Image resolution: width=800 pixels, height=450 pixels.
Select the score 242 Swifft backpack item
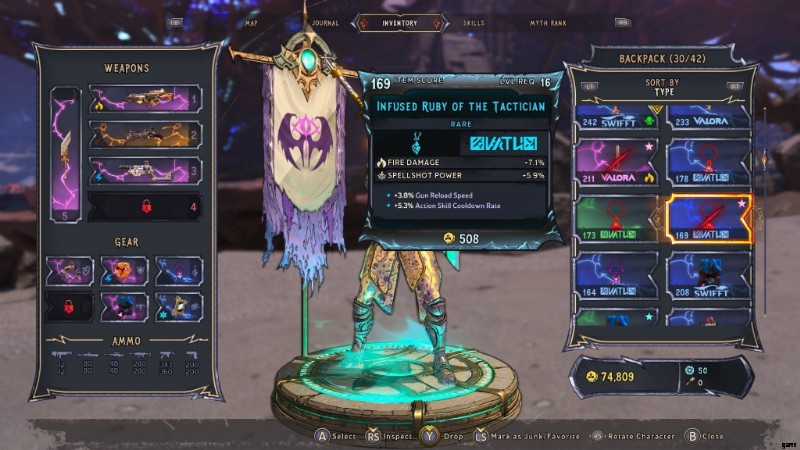(x=616, y=118)
